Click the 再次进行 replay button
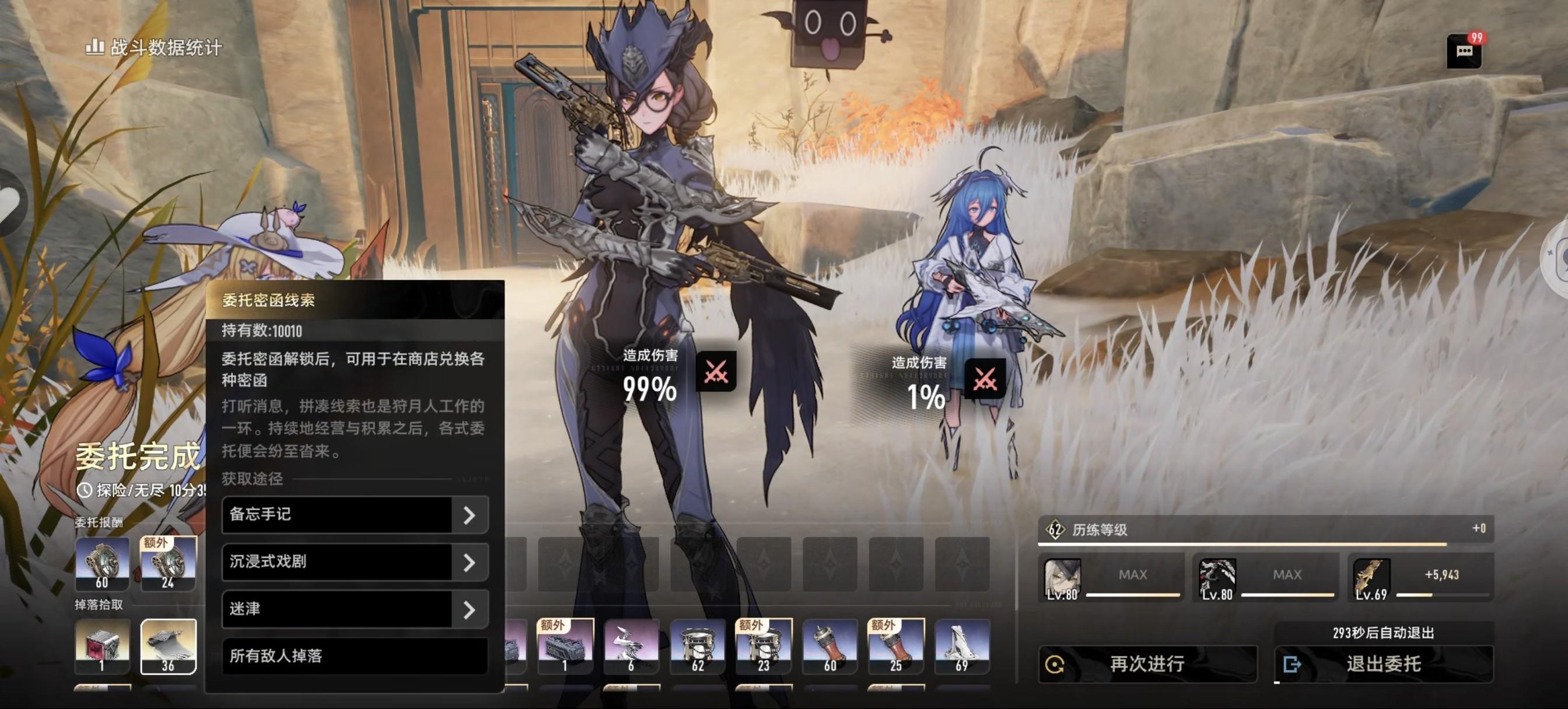 point(1147,664)
